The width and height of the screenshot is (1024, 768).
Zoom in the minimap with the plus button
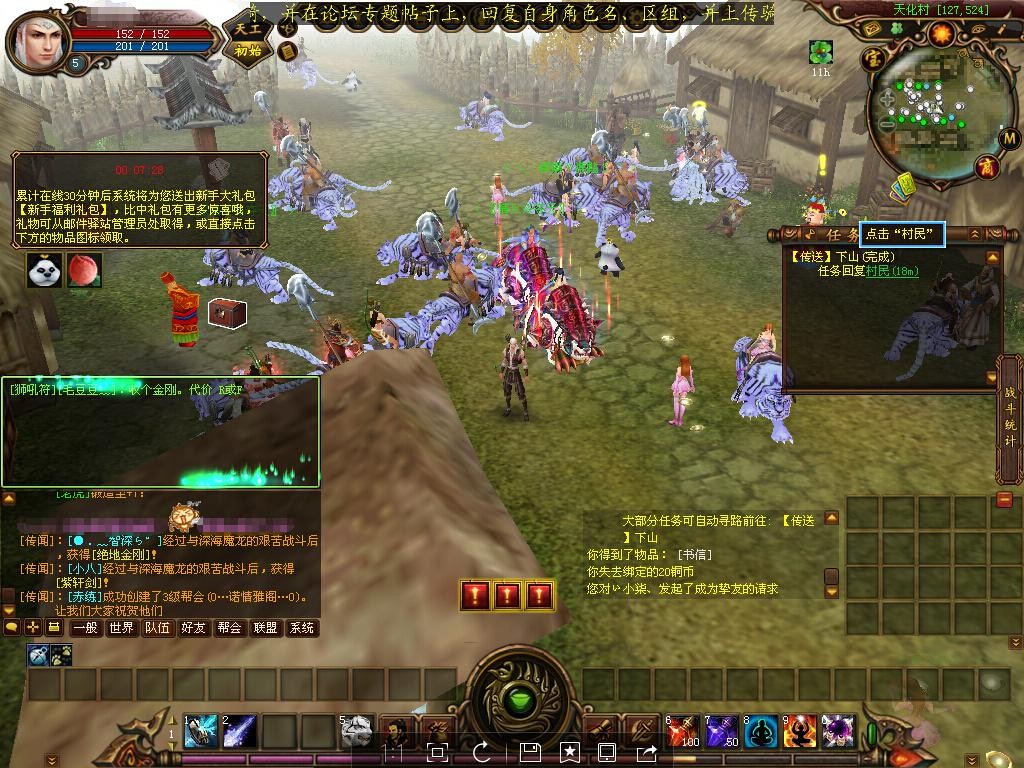886,98
